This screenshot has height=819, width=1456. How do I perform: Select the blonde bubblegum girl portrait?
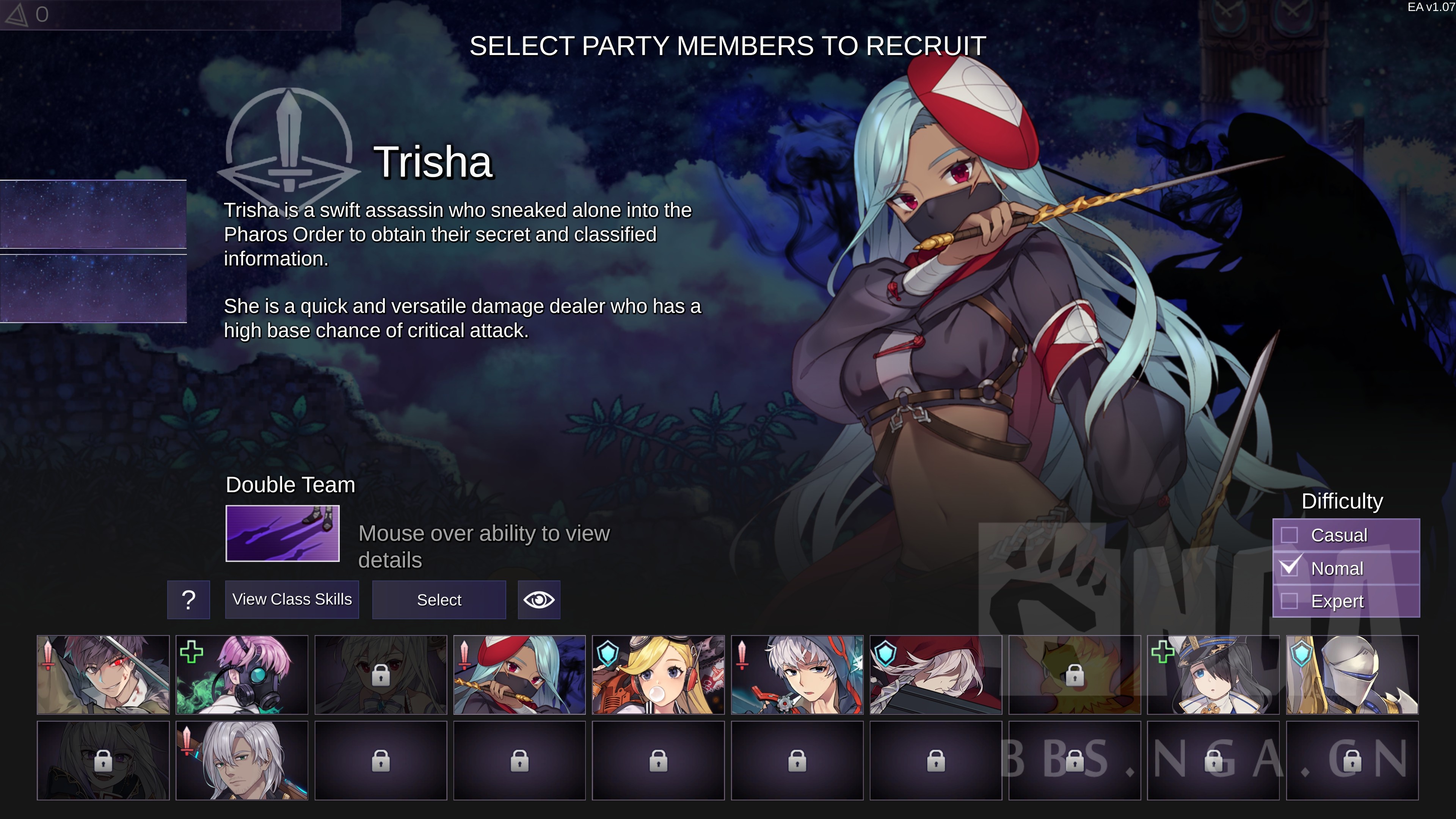[x=658, y=674]
